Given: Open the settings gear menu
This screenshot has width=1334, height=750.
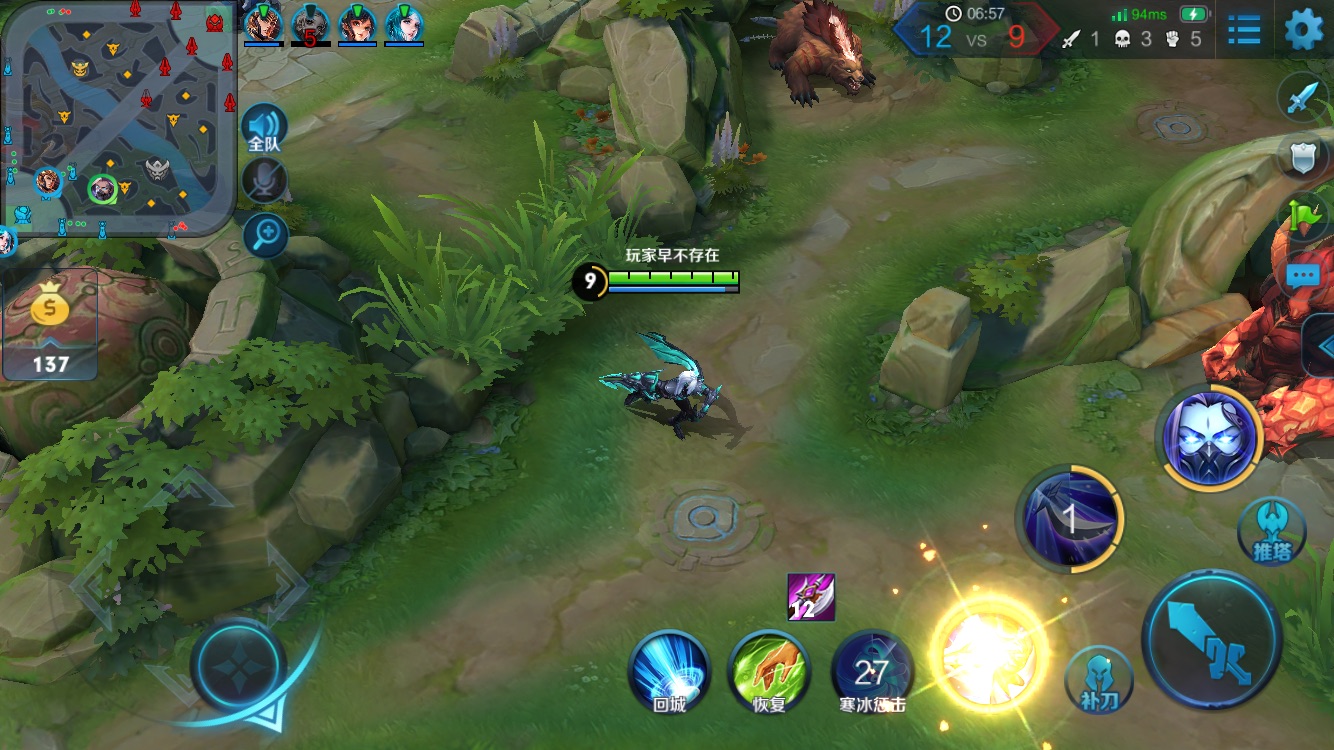Looking at the screenshot, I should 1303,30.
